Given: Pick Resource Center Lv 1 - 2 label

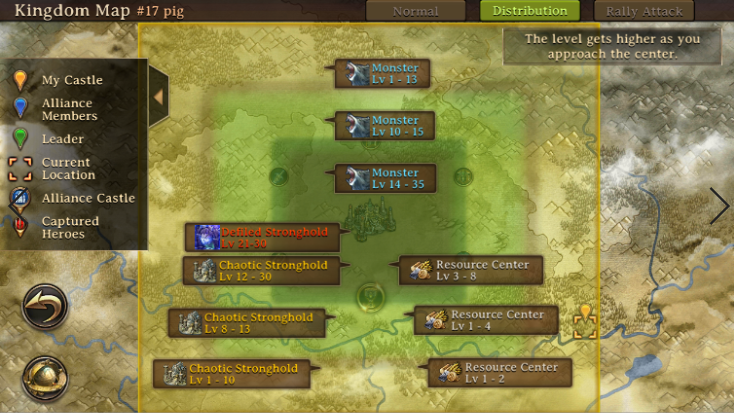Looking at the screenshot, I should 500,372.
